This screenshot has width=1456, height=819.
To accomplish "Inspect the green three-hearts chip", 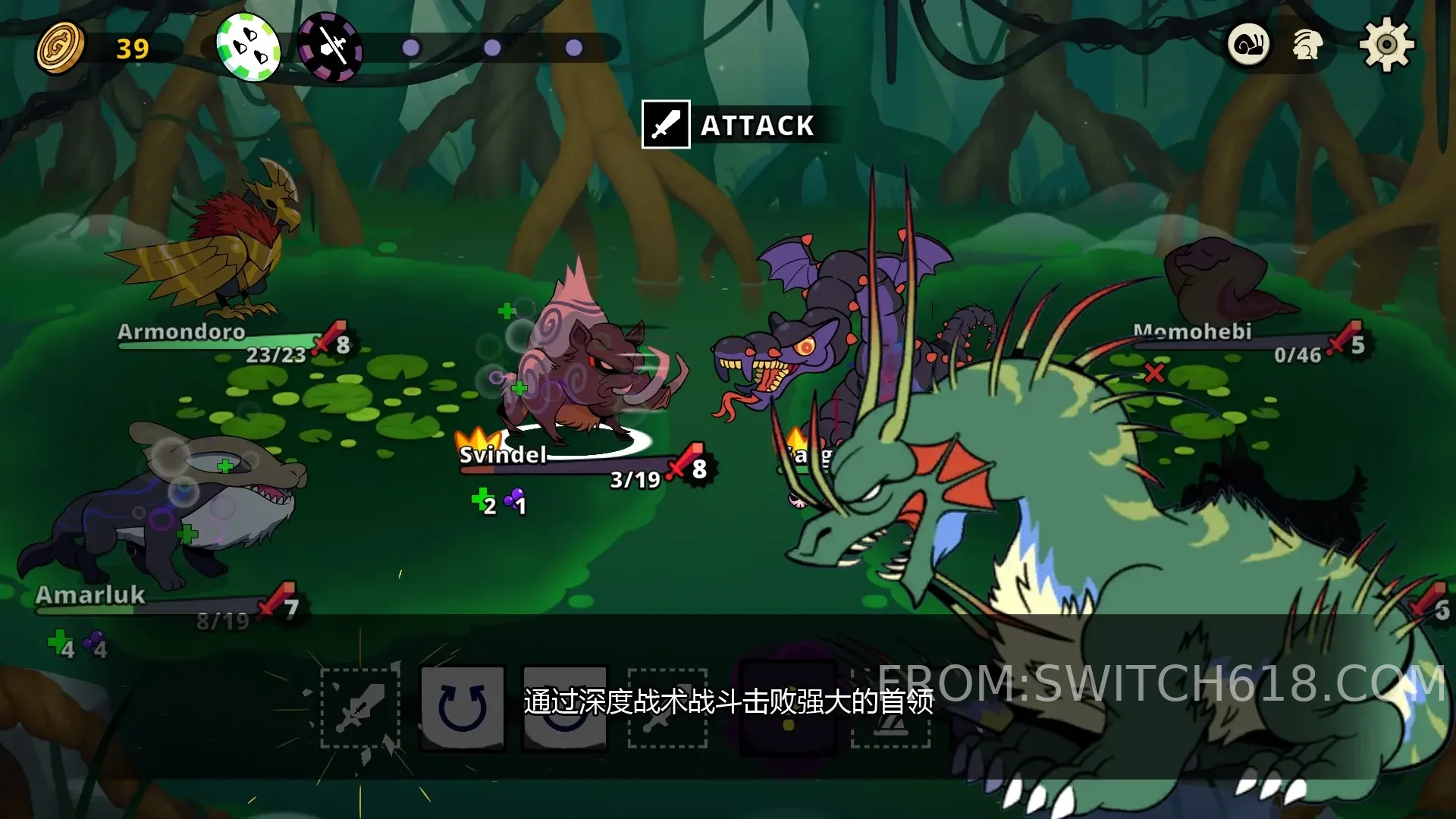I will tap(248, 47).
